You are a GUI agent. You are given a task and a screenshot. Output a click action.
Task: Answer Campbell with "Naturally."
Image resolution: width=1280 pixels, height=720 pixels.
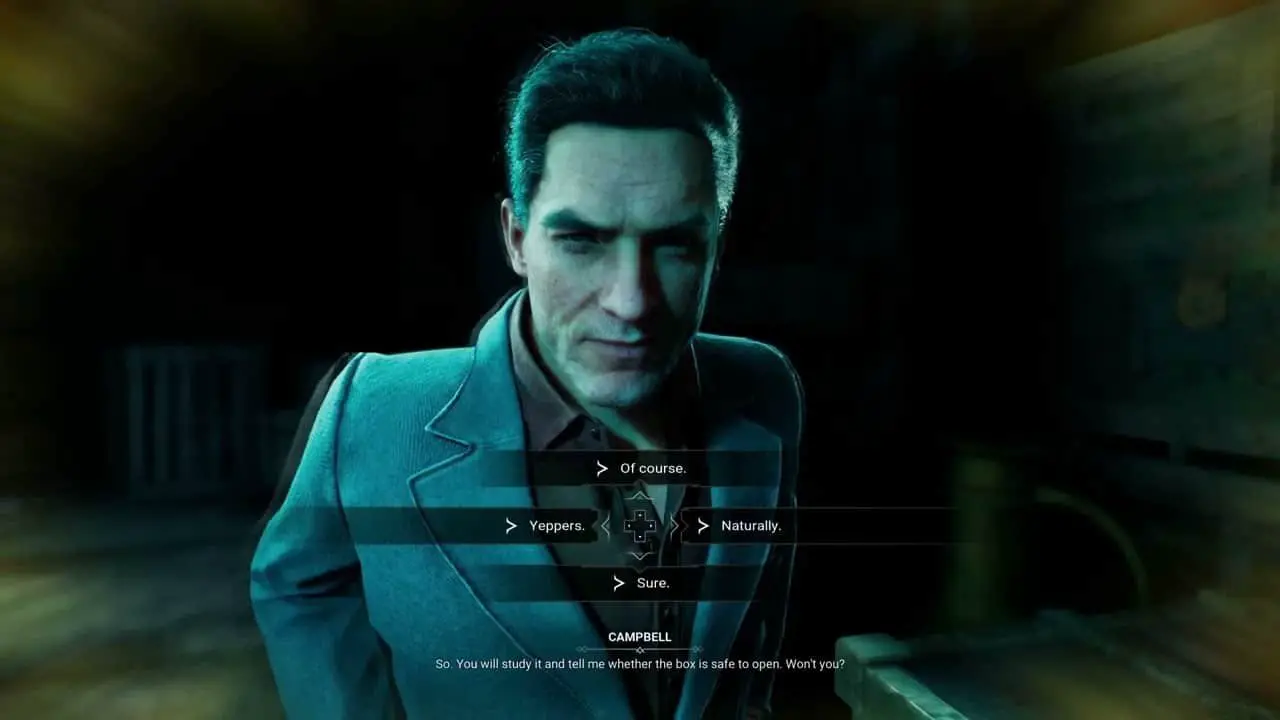coord(750,526)
